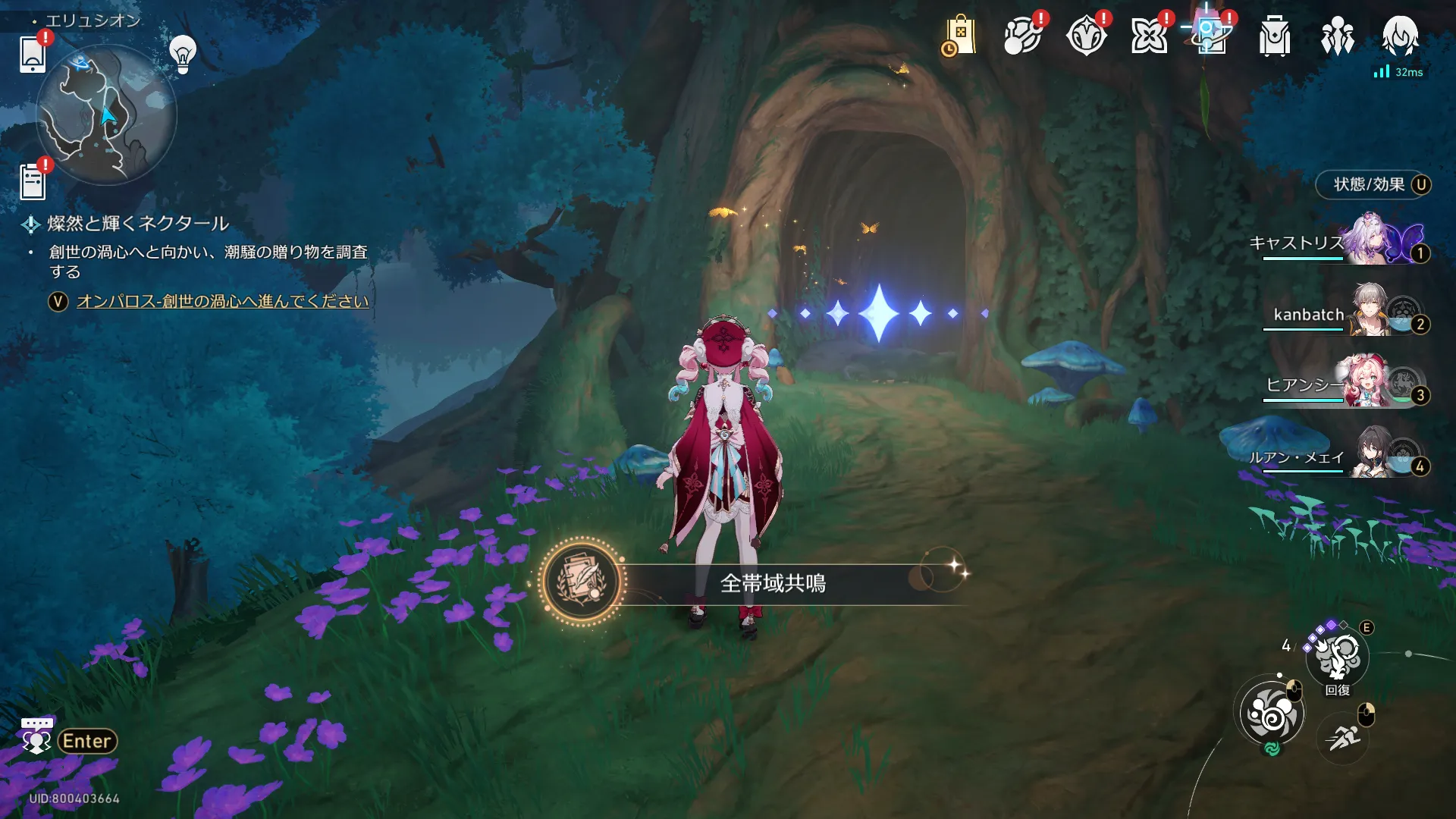The image size is (1456, 819).
Task: Activate the basic attack swirl icon
Action: (1272, 714)
